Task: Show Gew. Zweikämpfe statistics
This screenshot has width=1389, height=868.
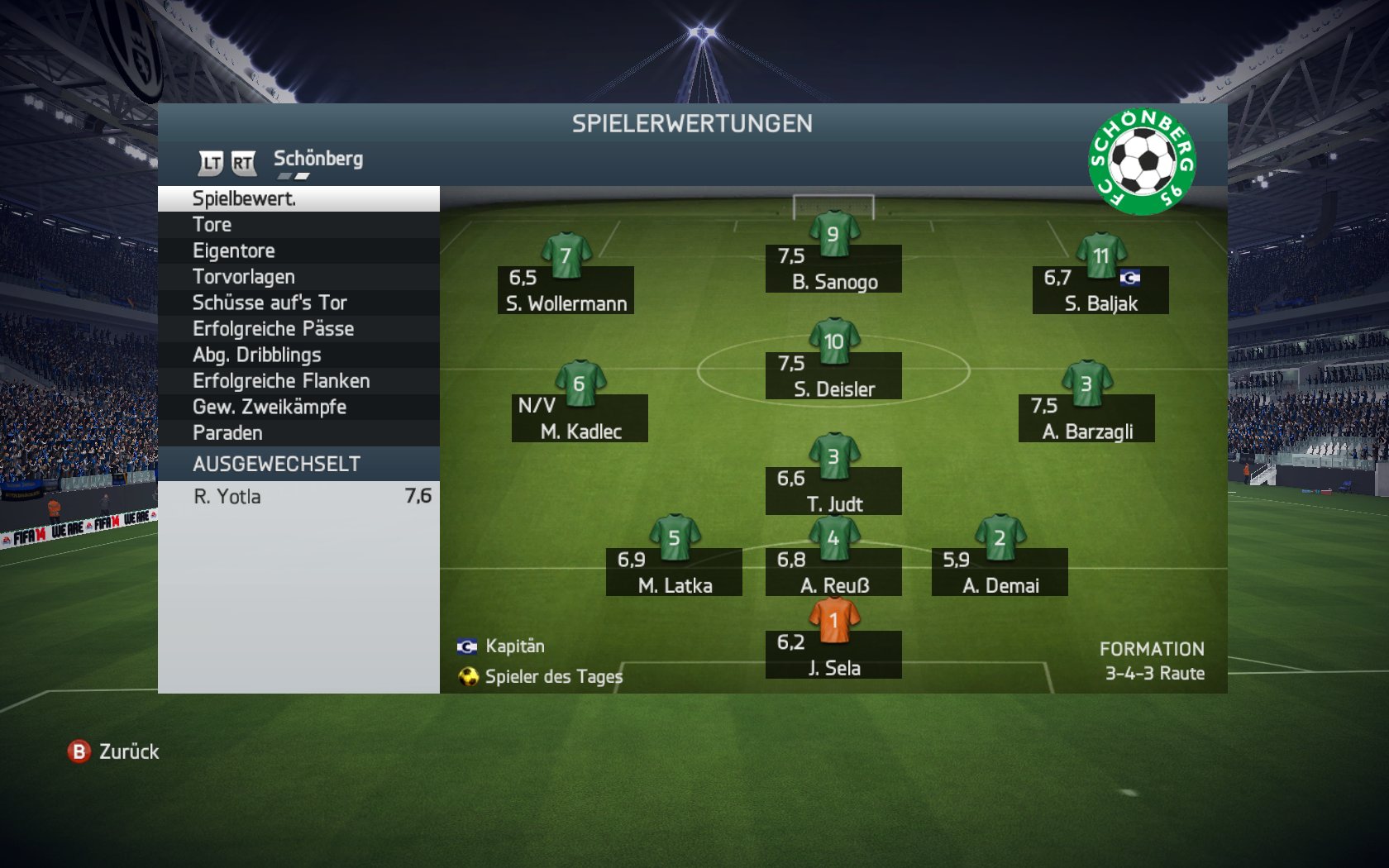Action: (298, 407)
